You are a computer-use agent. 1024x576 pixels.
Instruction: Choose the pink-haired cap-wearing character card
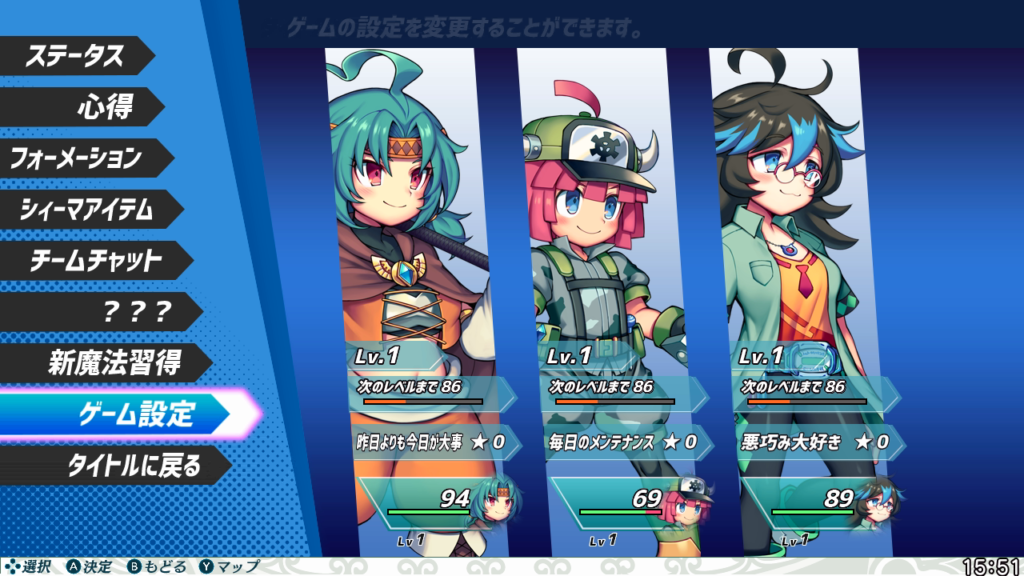[x=605, y=250]
